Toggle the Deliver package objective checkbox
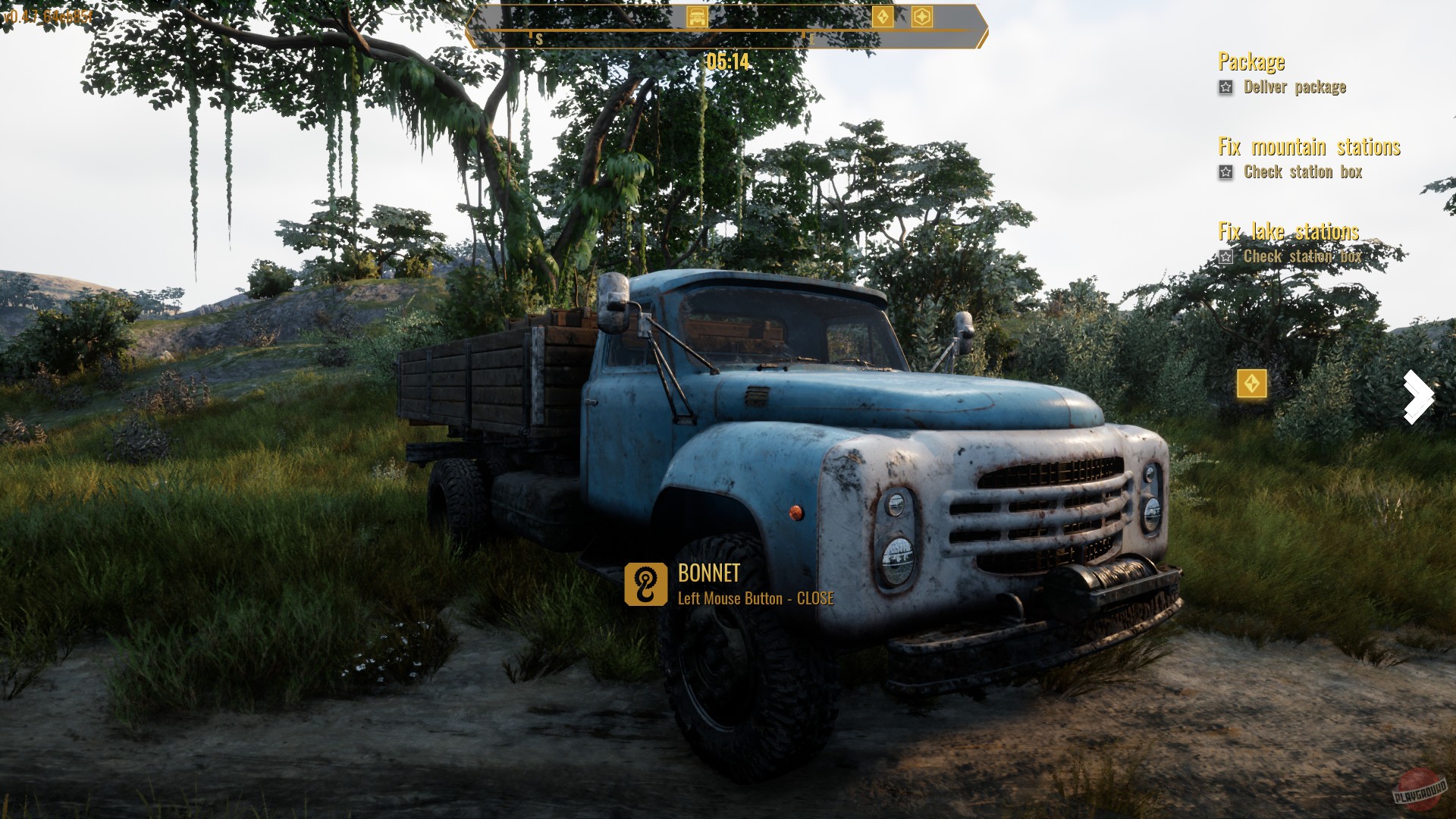1456x819 pixels. (1225, 87)
